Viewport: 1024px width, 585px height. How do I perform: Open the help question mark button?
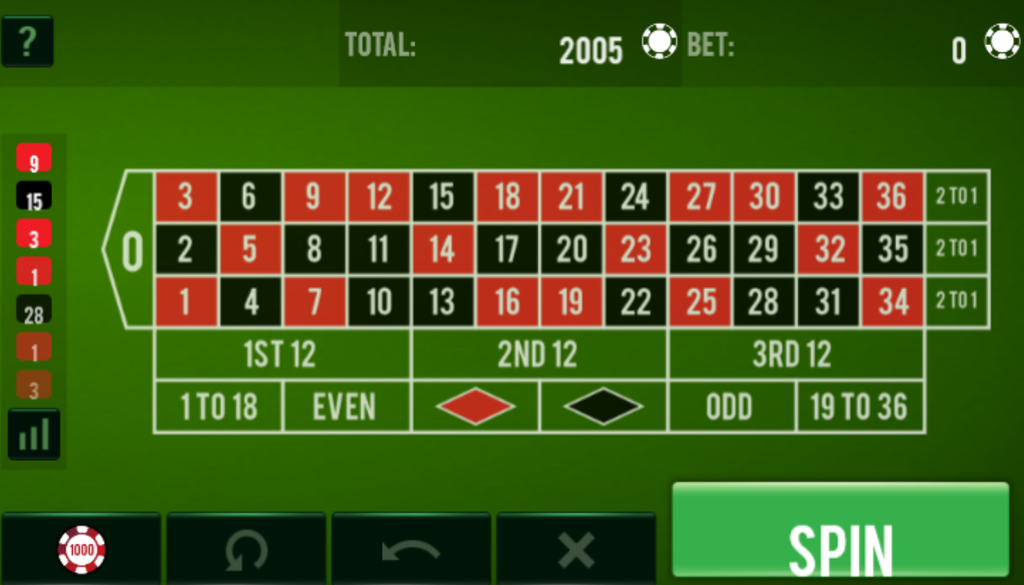27,41
